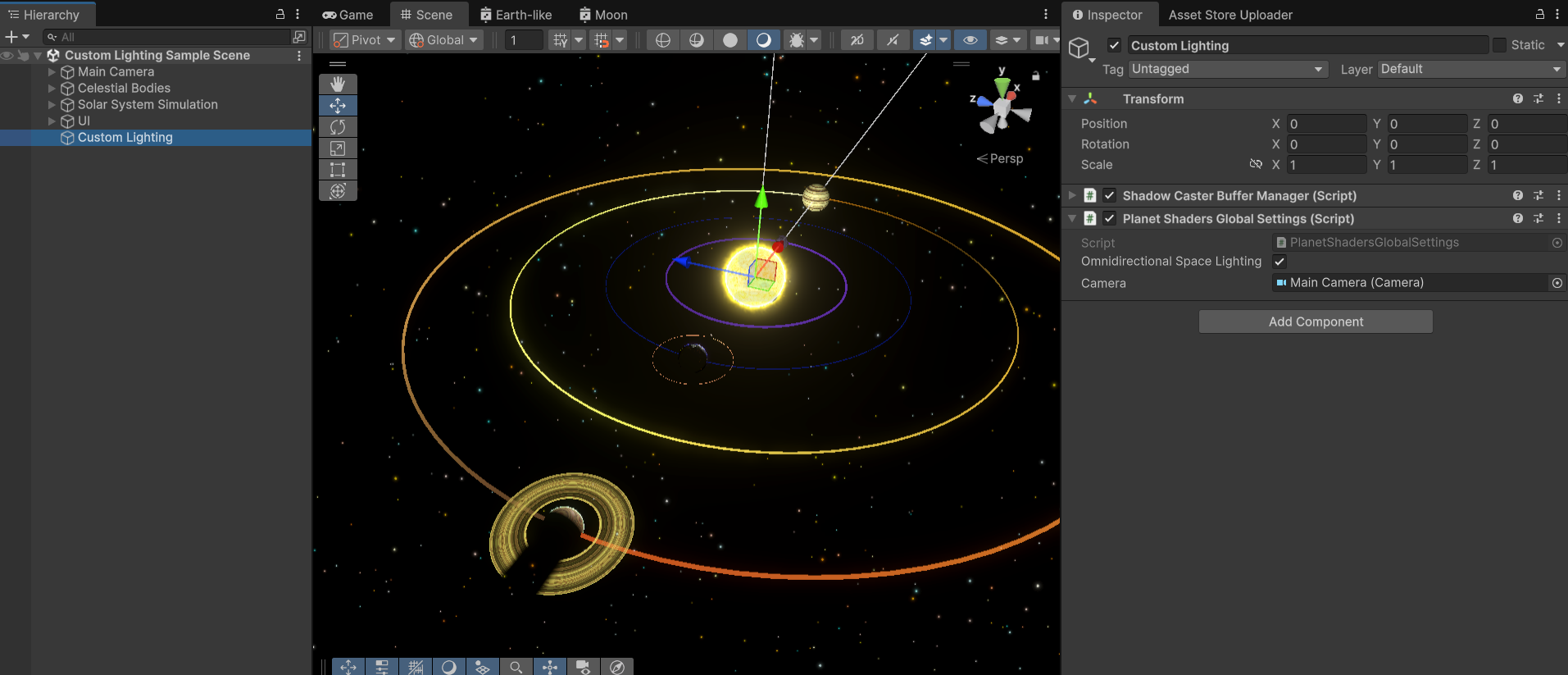Collapse the Transform component

tap(1072, 98)
